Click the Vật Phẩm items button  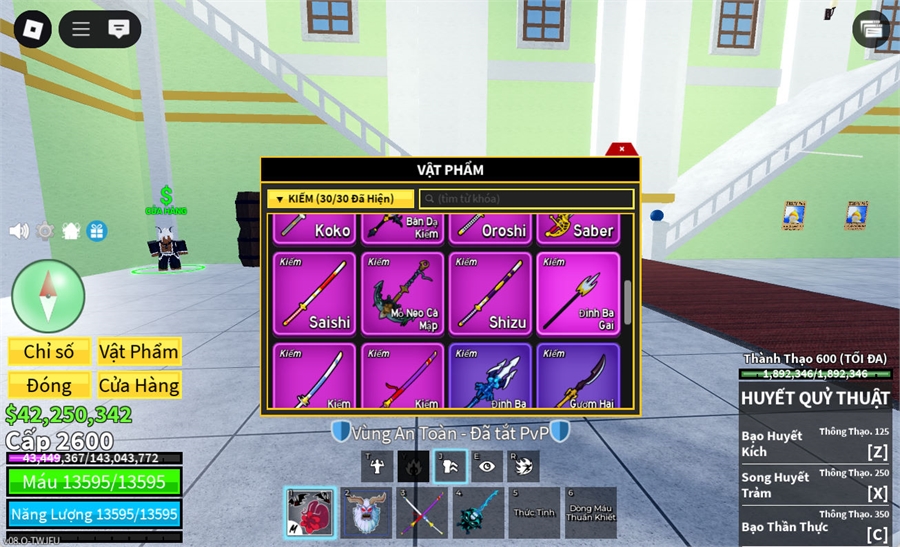[x=139, y=351]
